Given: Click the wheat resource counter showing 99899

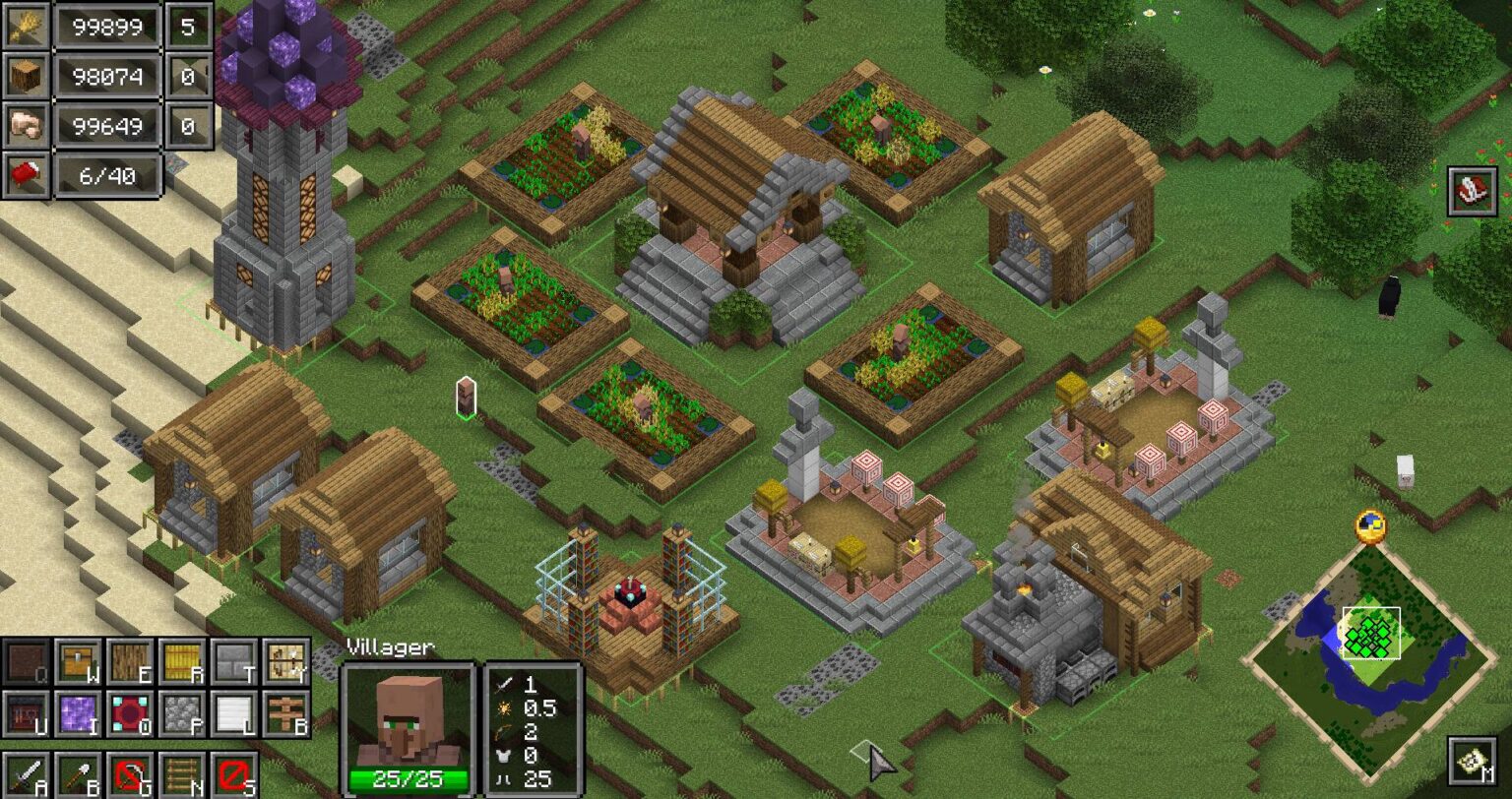Looking at the screenshot, I should coord(106,28).
